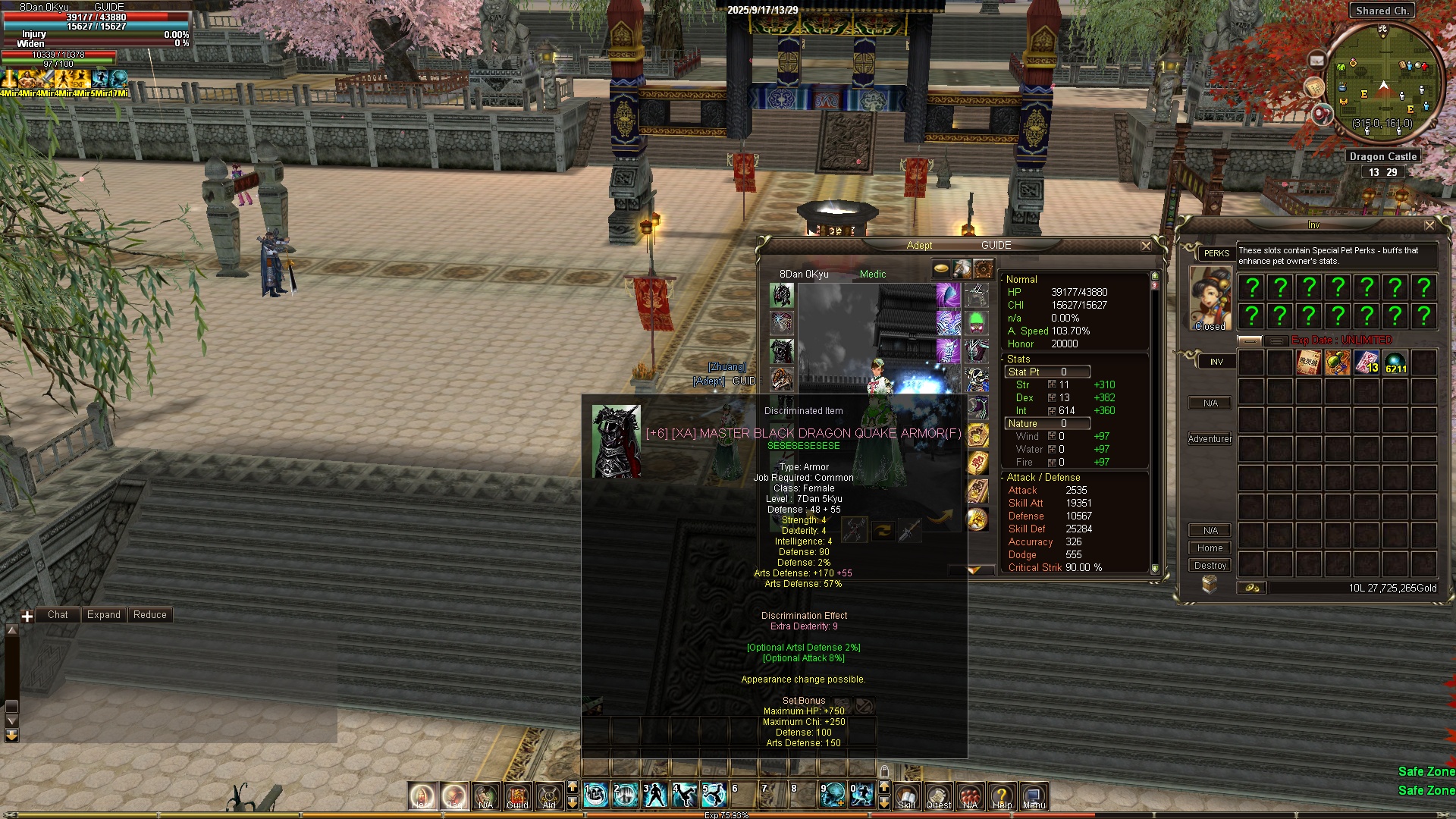Open the Guild window
1456x819 pixels.
point(517,795)
